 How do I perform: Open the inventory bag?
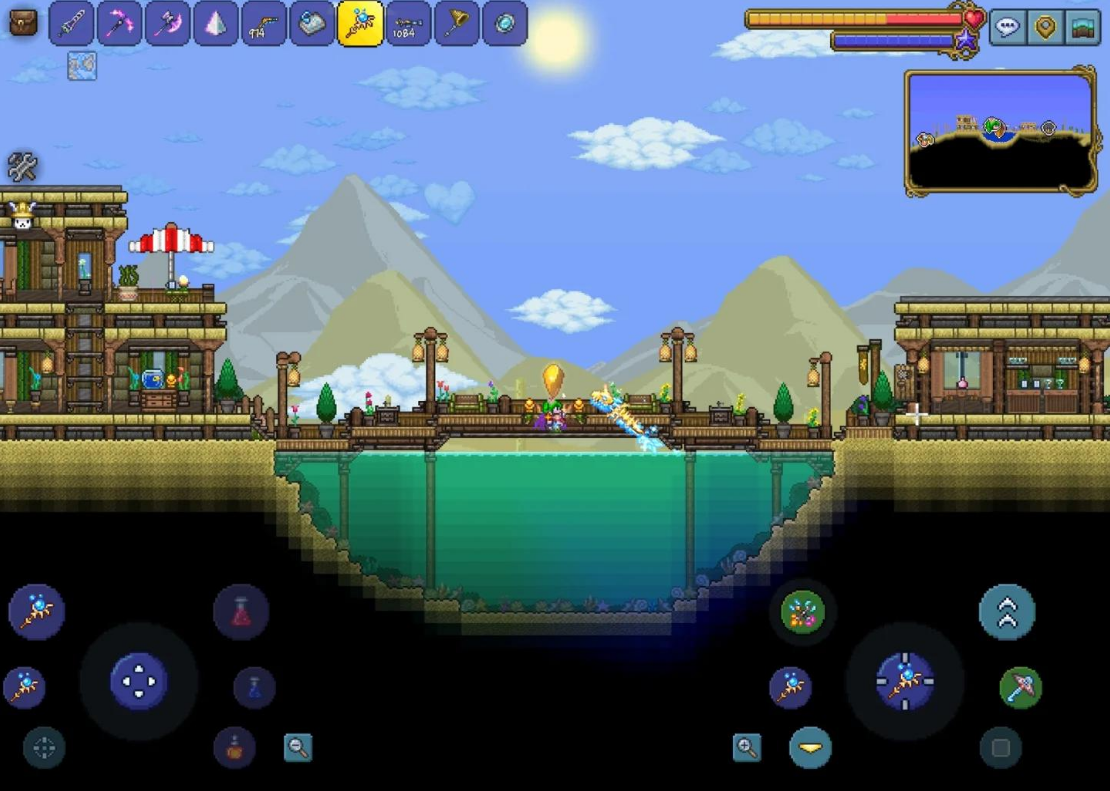(22, 22)
